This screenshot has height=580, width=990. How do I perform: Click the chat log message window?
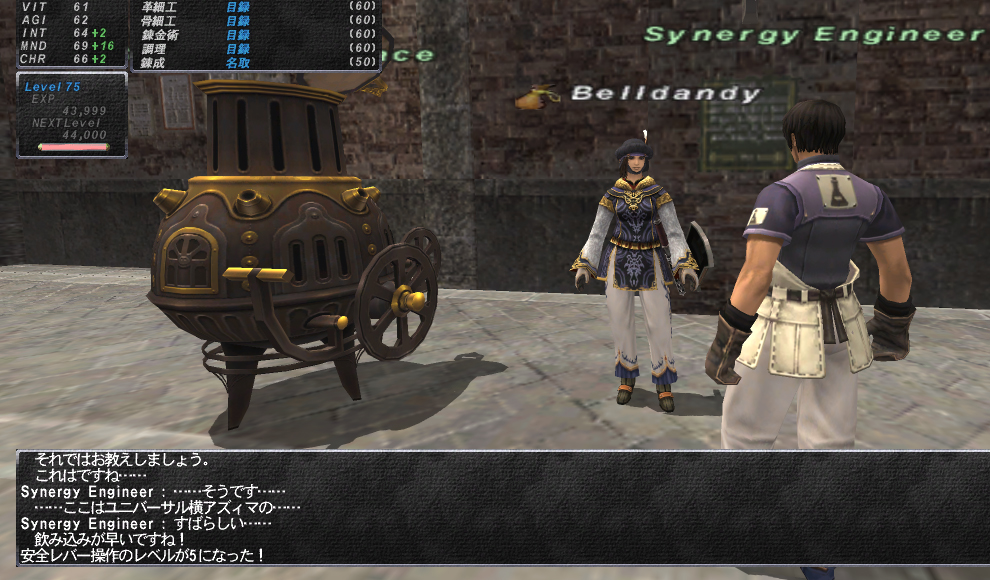pyautogui.click(x=500, y=508)
